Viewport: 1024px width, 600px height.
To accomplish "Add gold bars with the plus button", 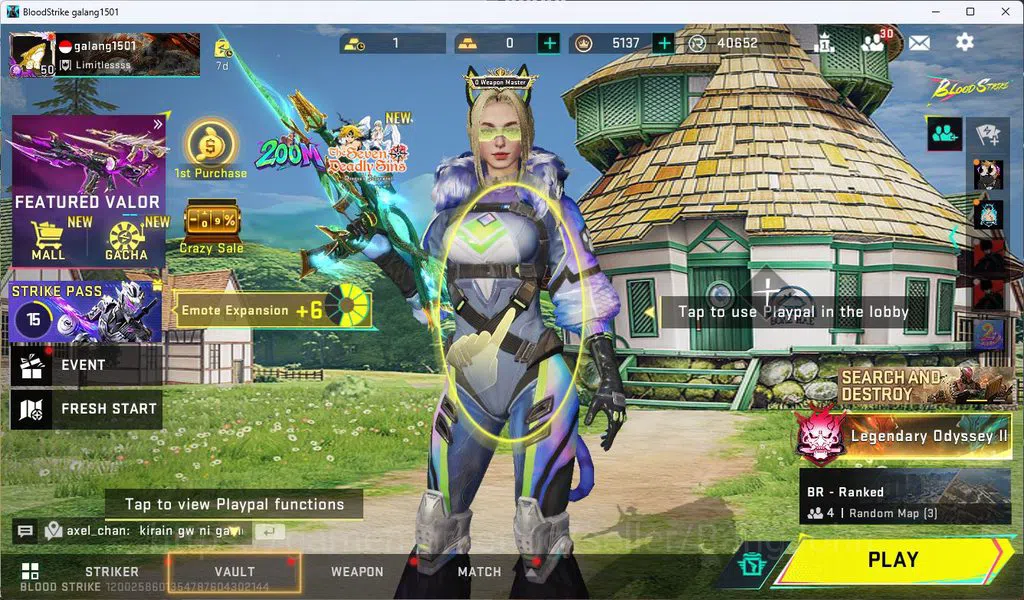I will (x=549, y=43).
